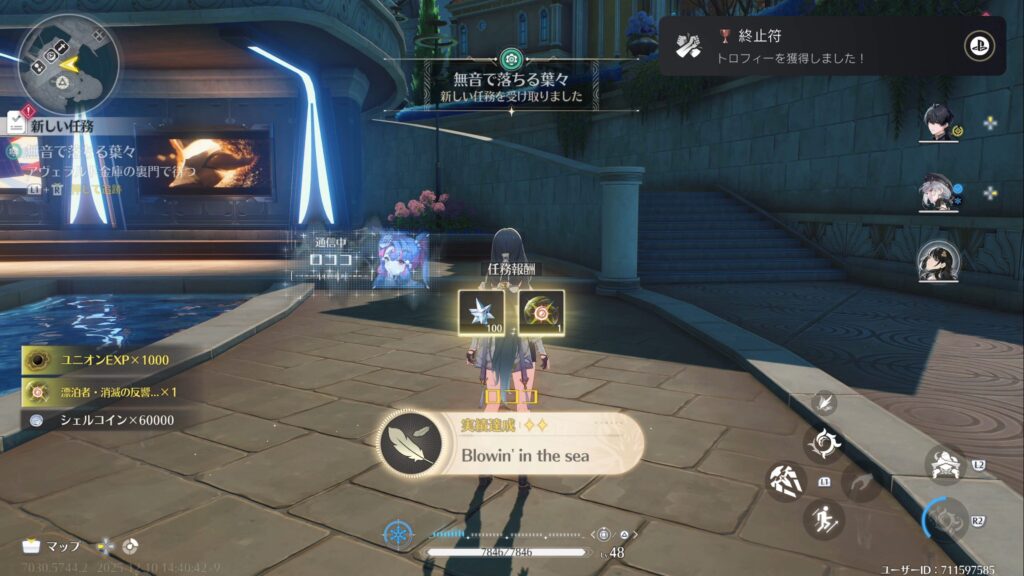Click the ロココ communication portrait

pos(400,262)
